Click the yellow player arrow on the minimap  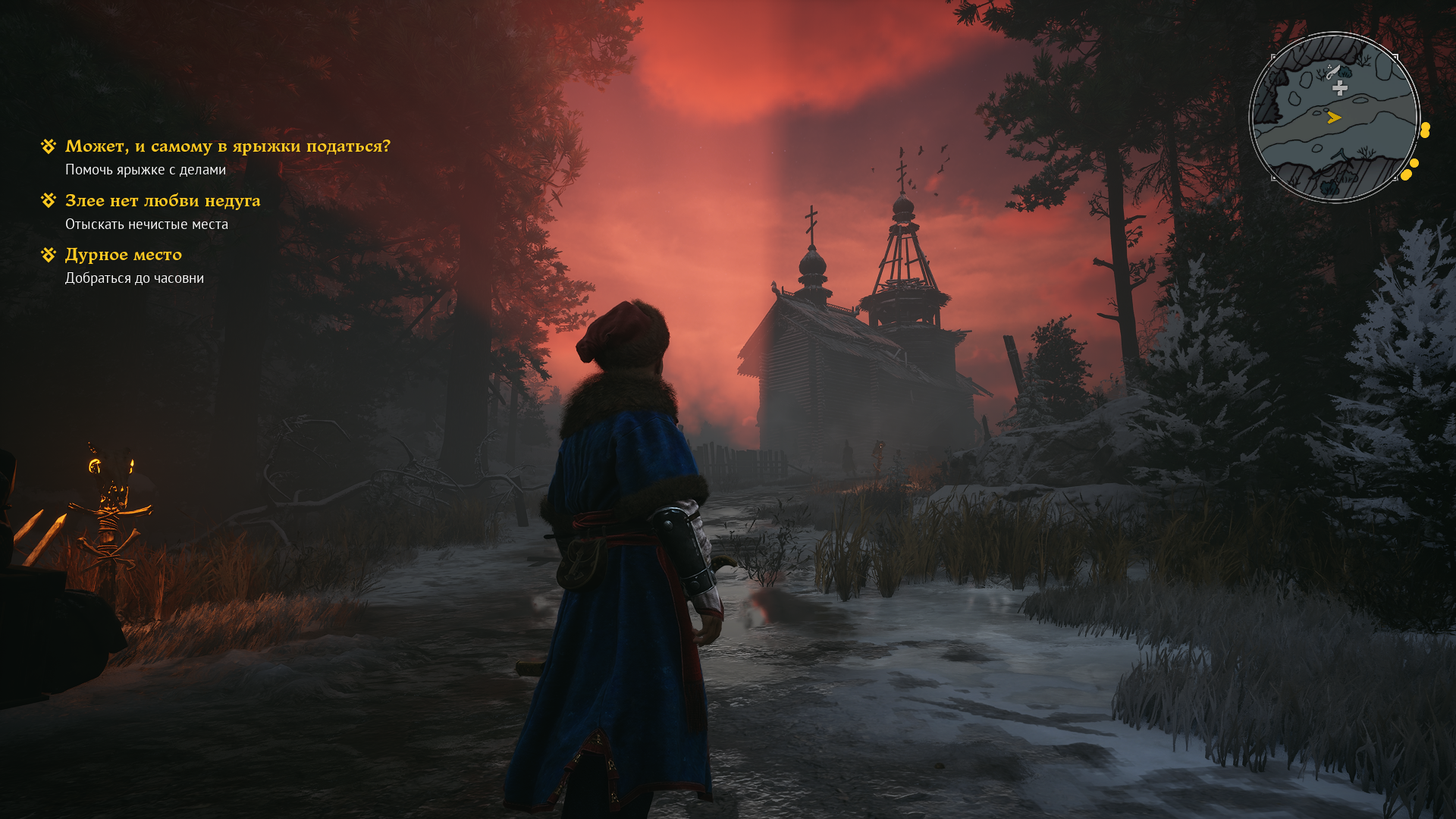click(x=1334, y=118)
